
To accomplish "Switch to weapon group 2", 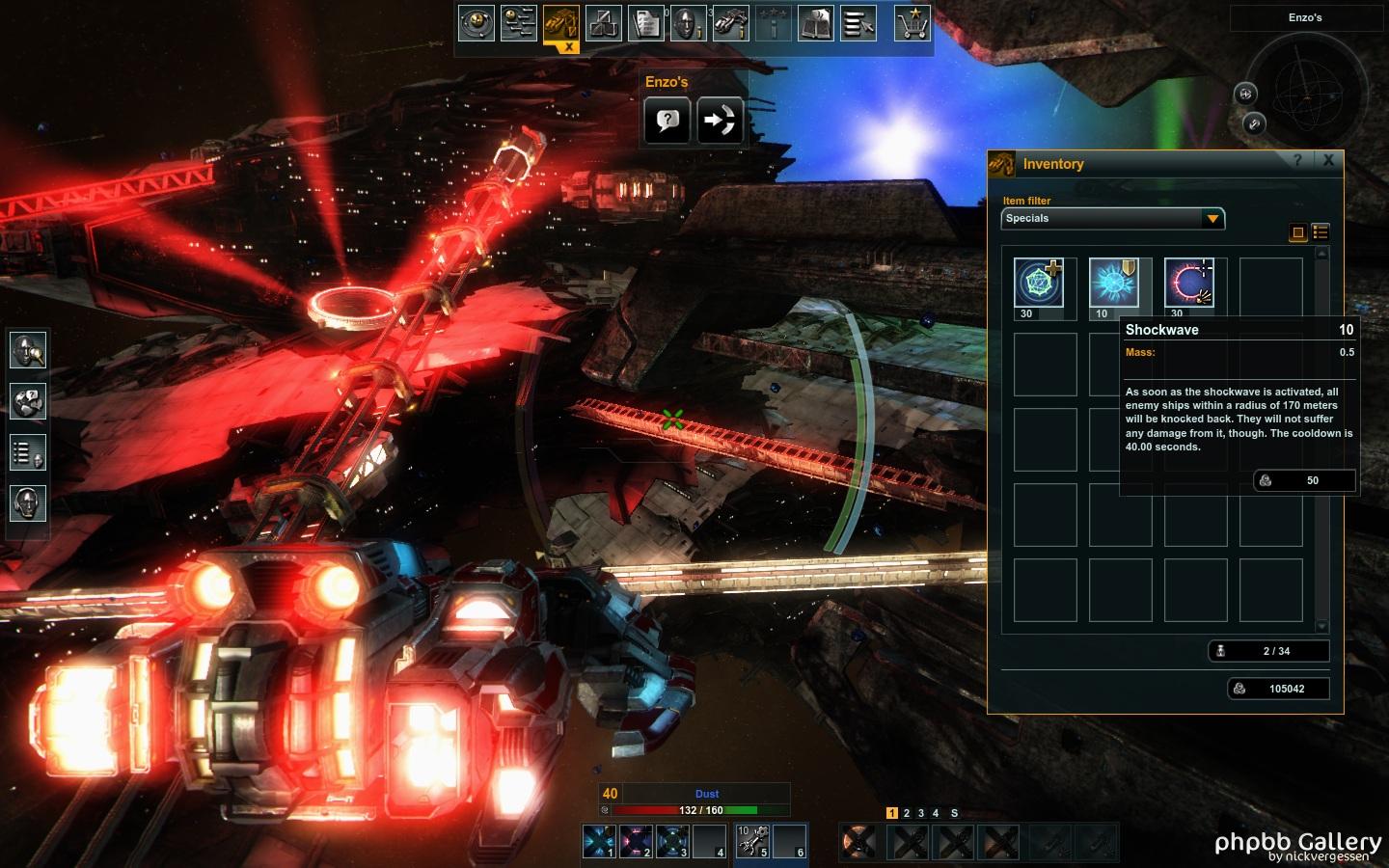I will click(907, 813).
